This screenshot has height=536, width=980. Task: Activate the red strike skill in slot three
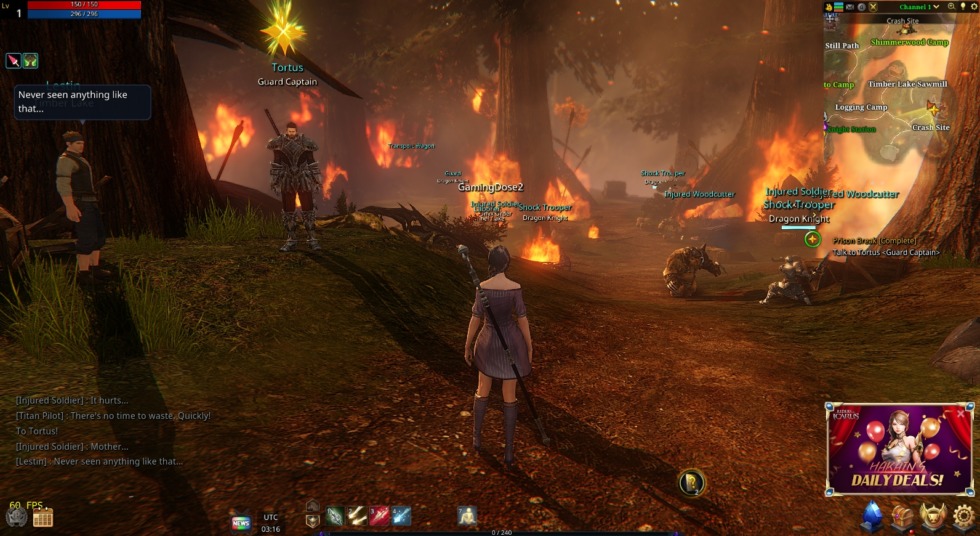tap(379, 516)
